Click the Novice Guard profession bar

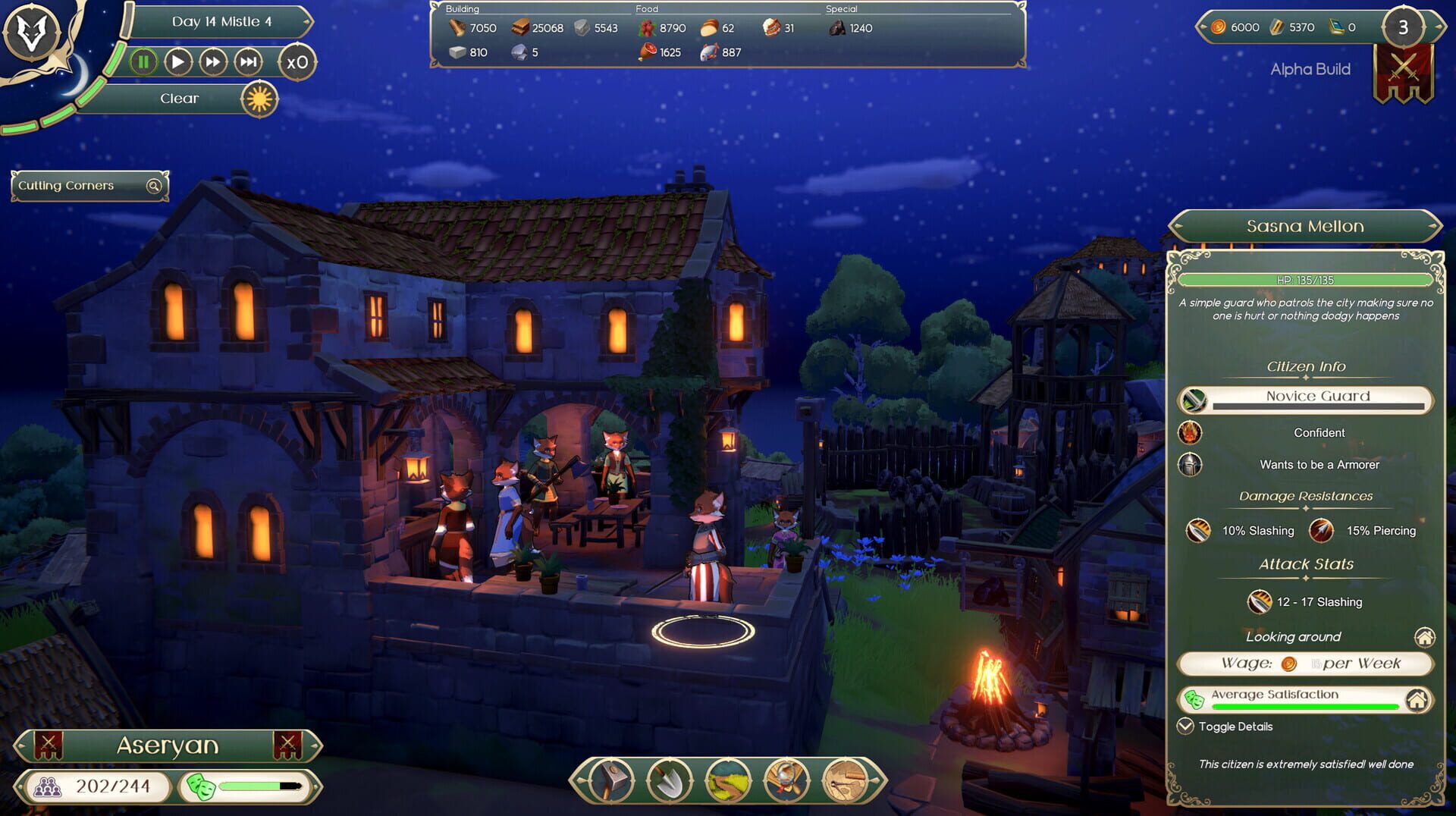tap(1317, 397)
